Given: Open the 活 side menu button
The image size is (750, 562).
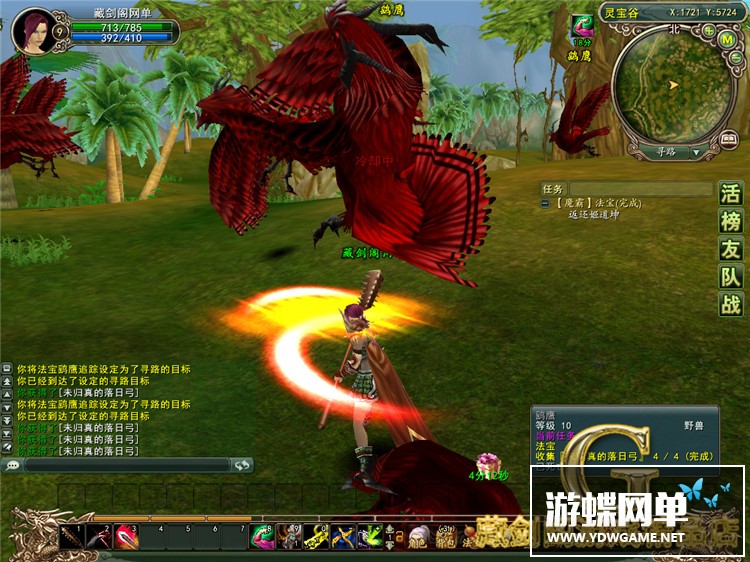Looking at the screenshot, I should click(x=732, y=194).
